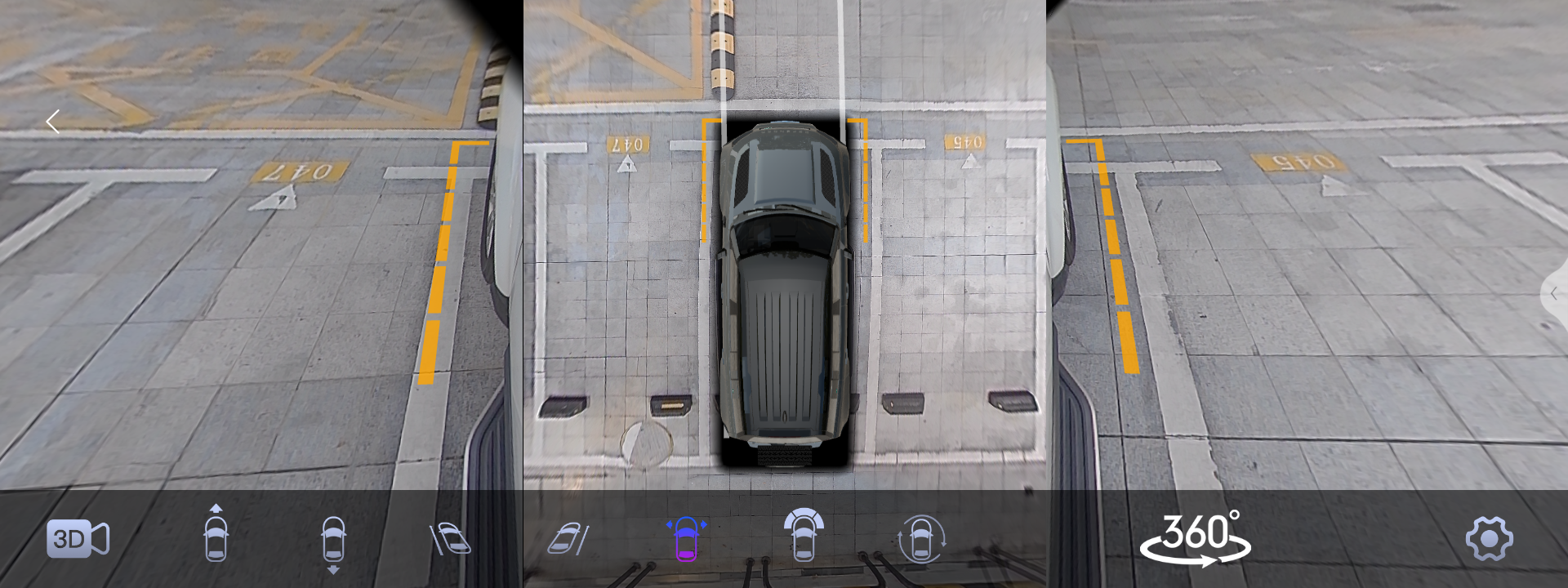Activate the front wide-angle view icon
This screenshot has width=1568, height=588.
[804, 536]
